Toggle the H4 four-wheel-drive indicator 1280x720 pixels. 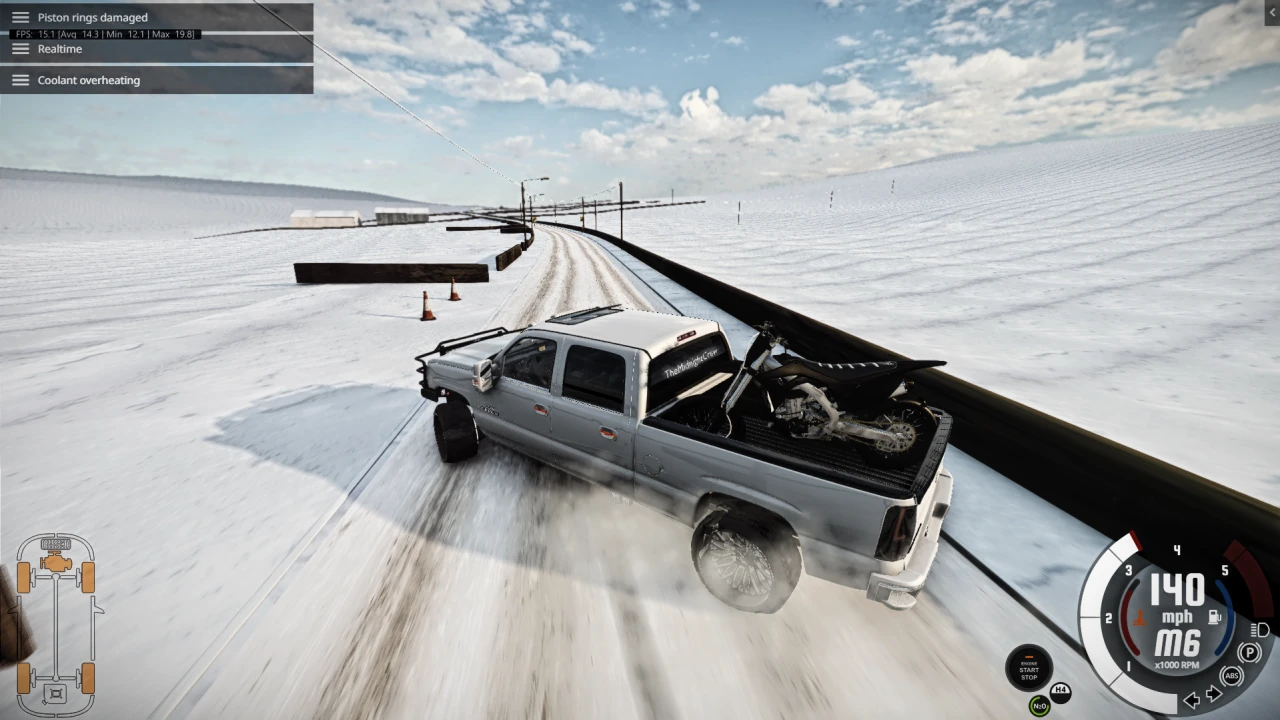tap(1060, 692)
